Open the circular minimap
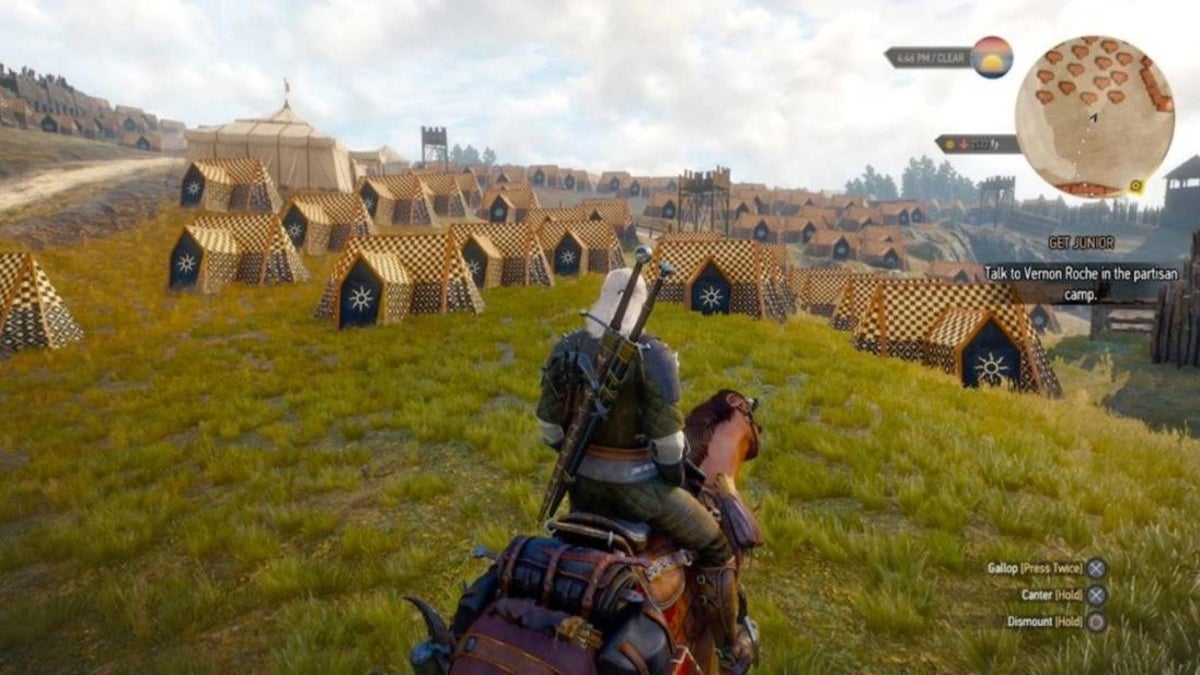This screenshot has width=1200, height=675. pos(1093,116)
